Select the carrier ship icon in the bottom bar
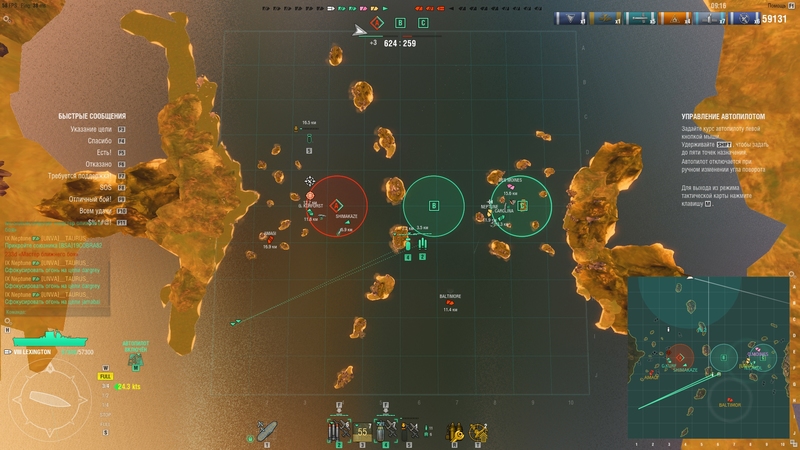The height and width of the screenshot is (450, 800). pos(266,430)
